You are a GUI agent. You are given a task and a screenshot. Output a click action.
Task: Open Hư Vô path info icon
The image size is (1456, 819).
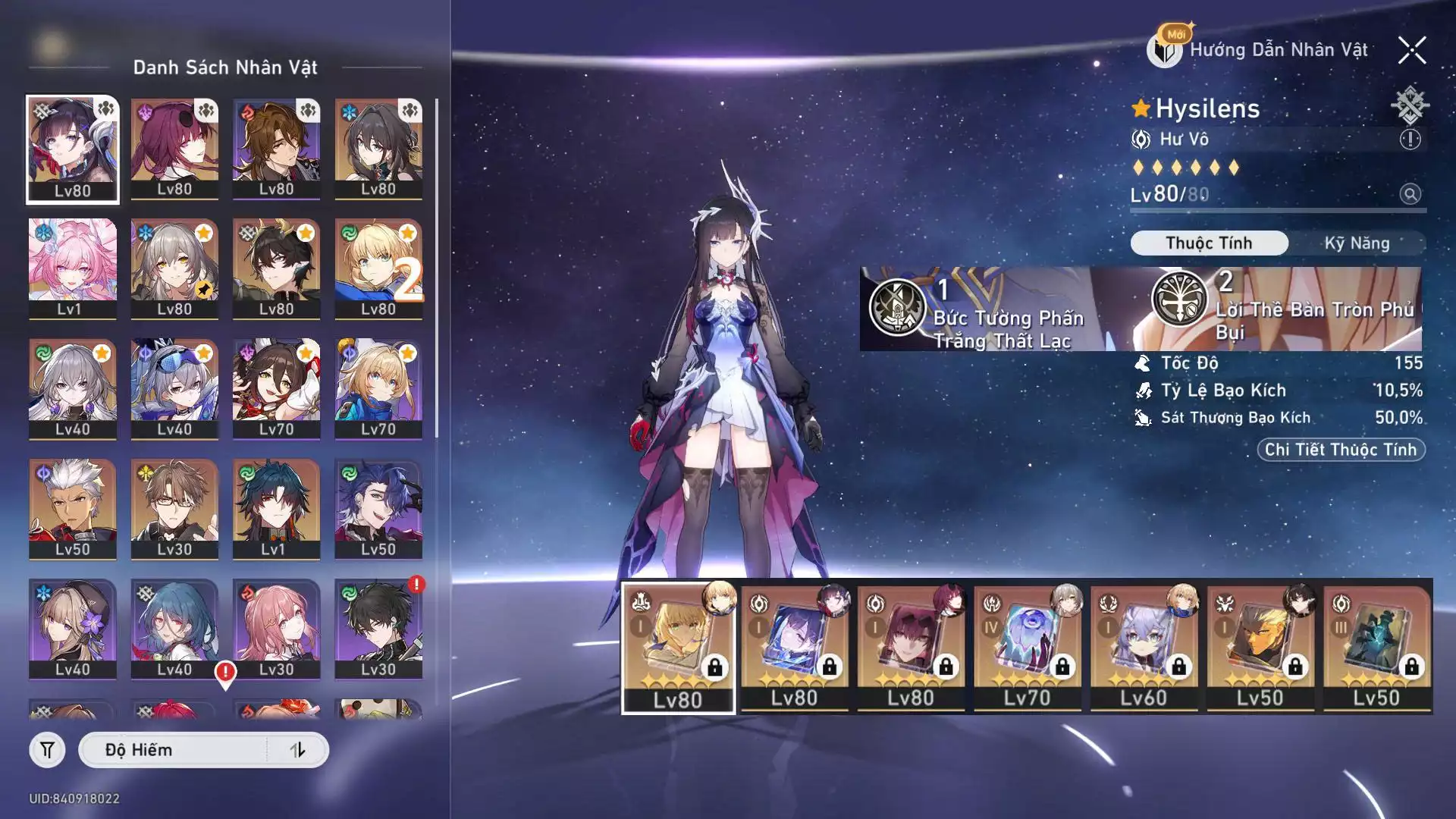pos(1410,140)
